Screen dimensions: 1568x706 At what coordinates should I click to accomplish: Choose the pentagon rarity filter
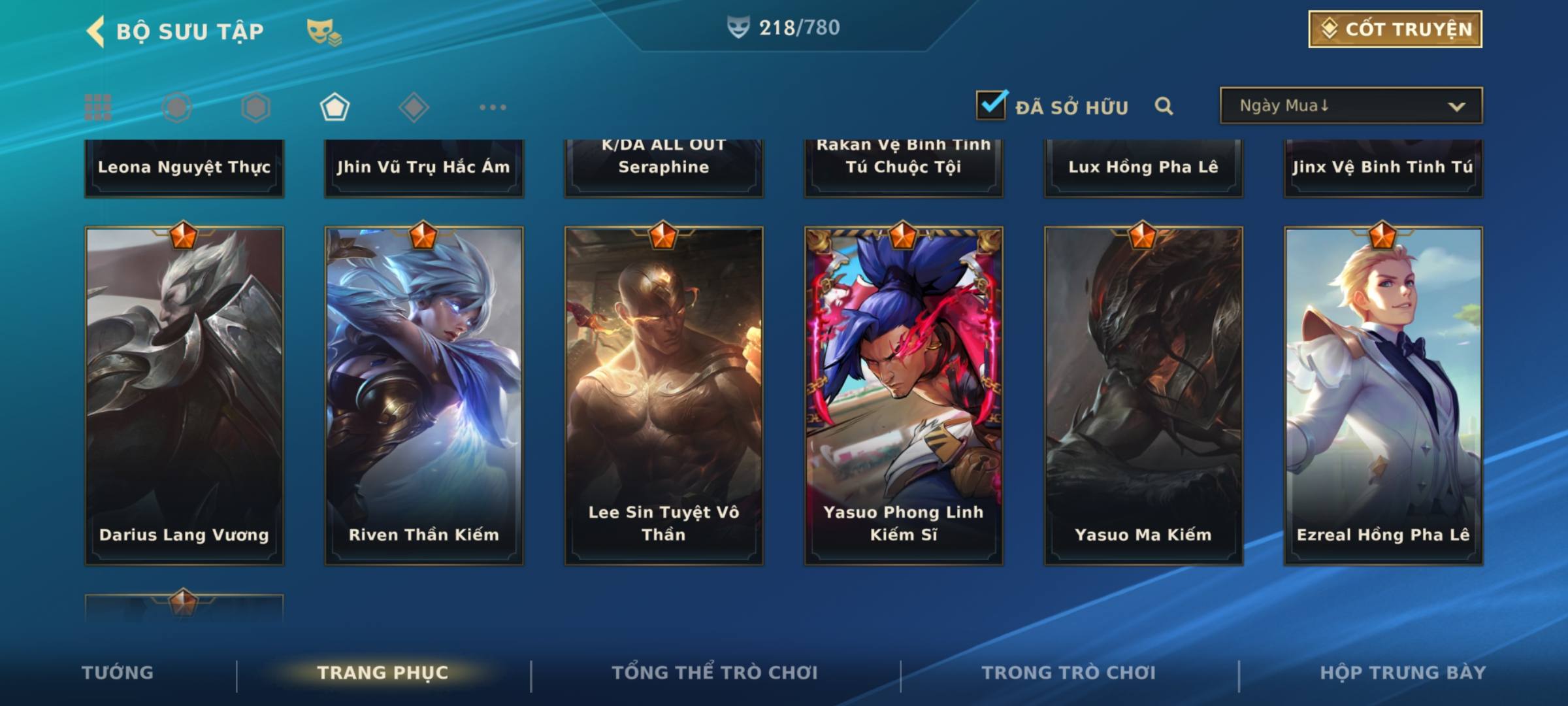point(335,107)
